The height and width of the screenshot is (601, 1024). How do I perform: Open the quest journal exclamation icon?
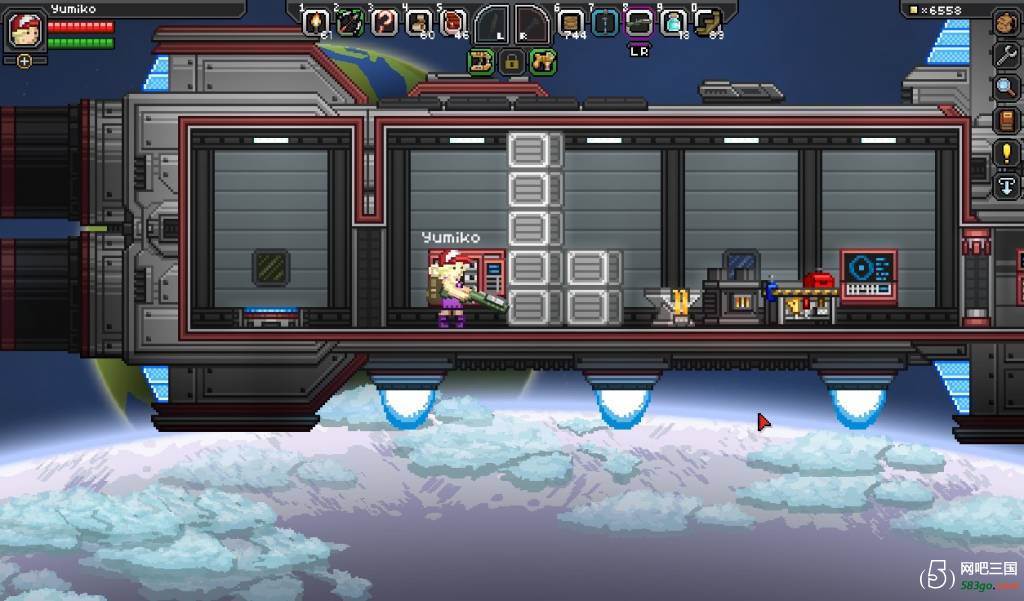1006,153
